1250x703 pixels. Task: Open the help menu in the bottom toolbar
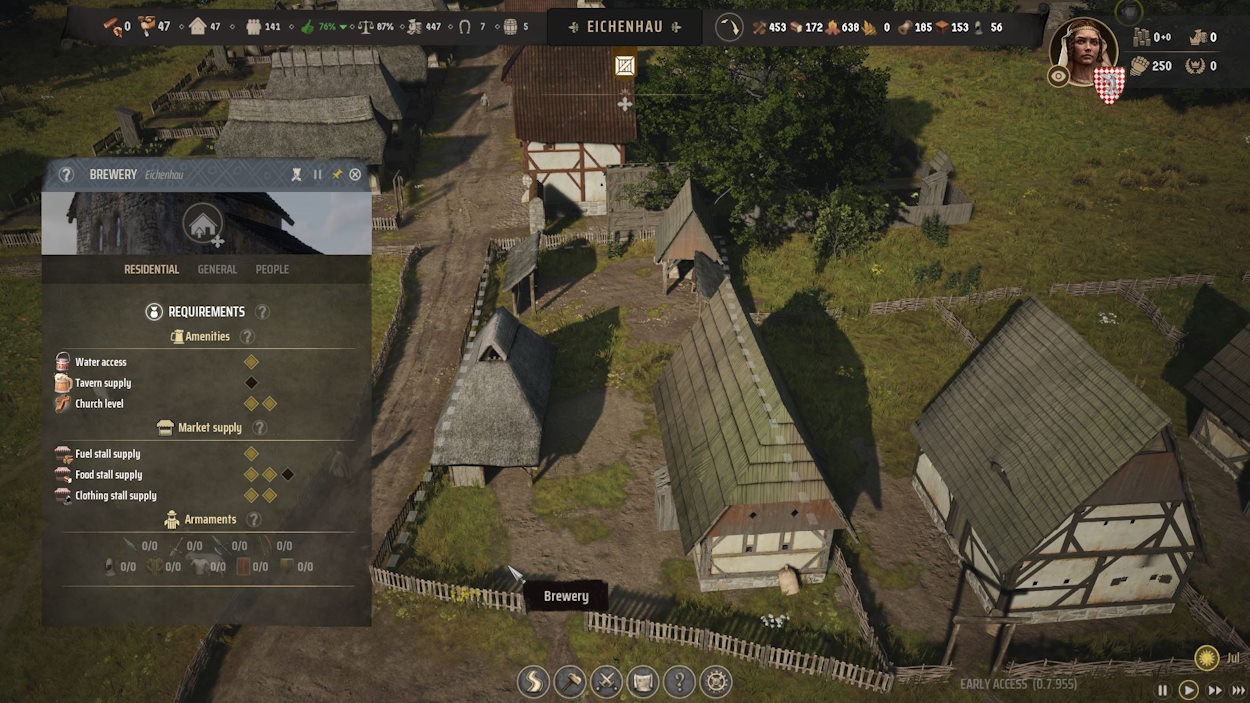(x=679, y=682)
